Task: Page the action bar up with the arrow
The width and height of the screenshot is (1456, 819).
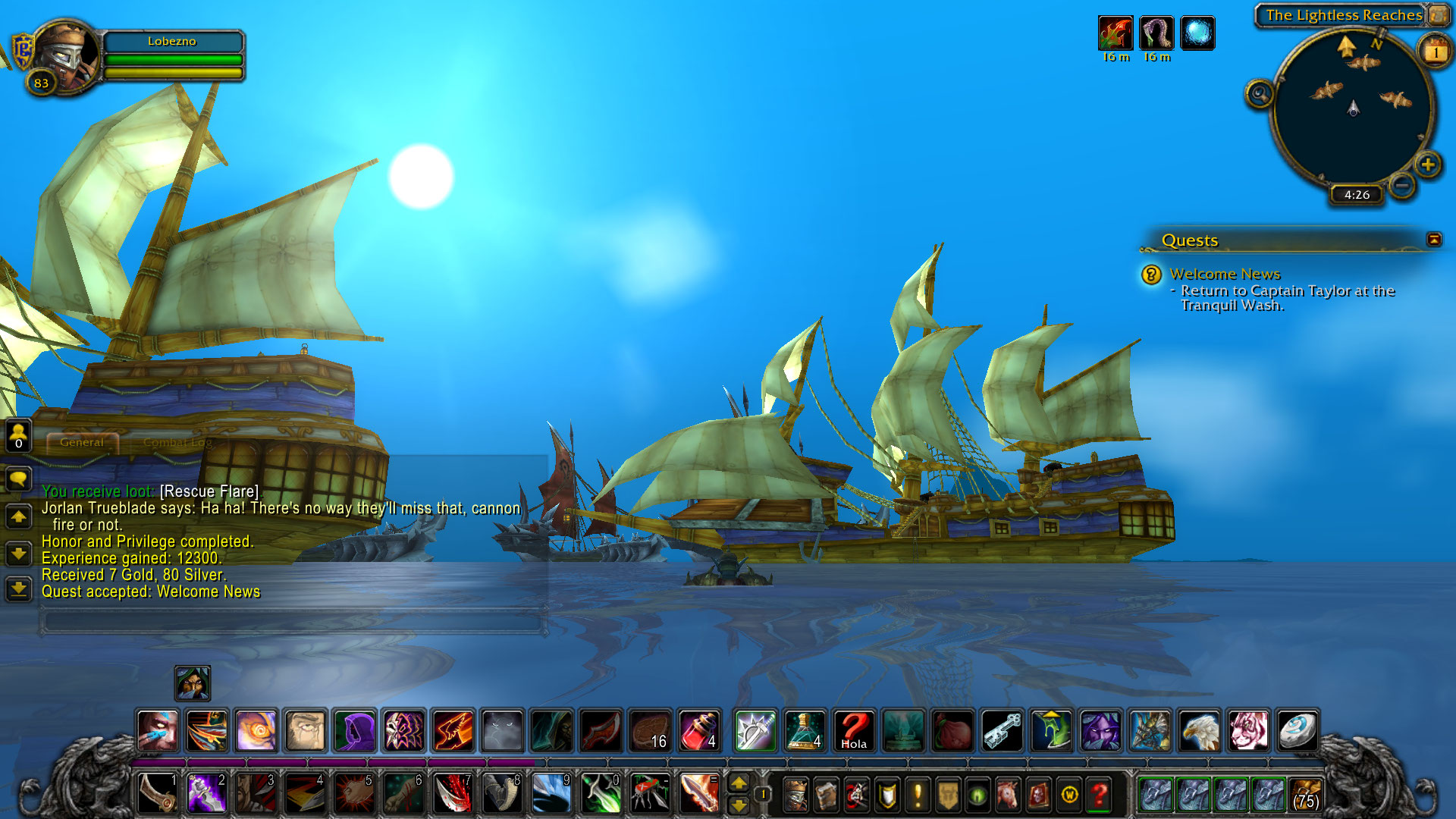Action: click(739, 783)
